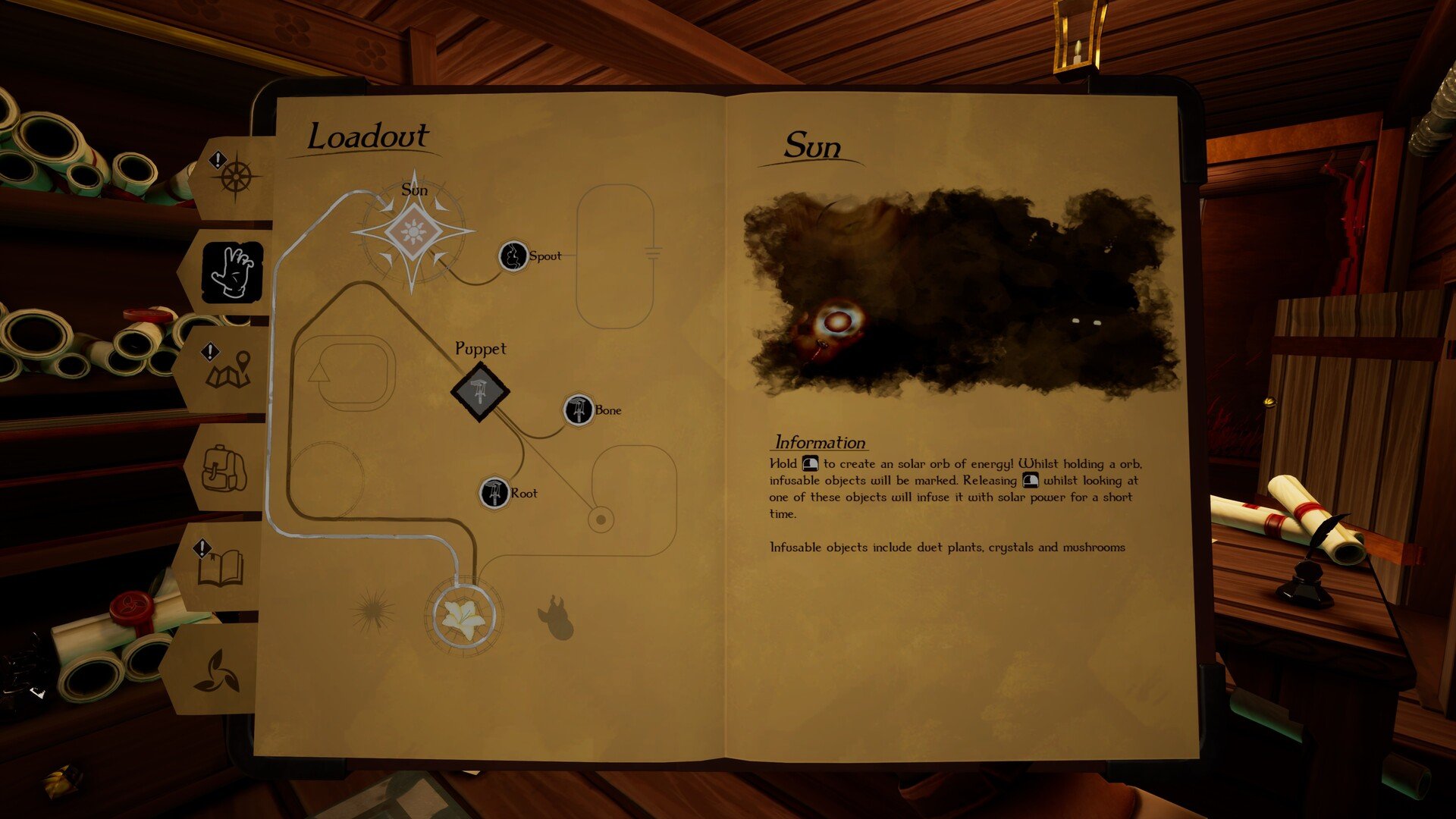Select the faded animal head icon

pyautogui.click(x=557, y=617)
